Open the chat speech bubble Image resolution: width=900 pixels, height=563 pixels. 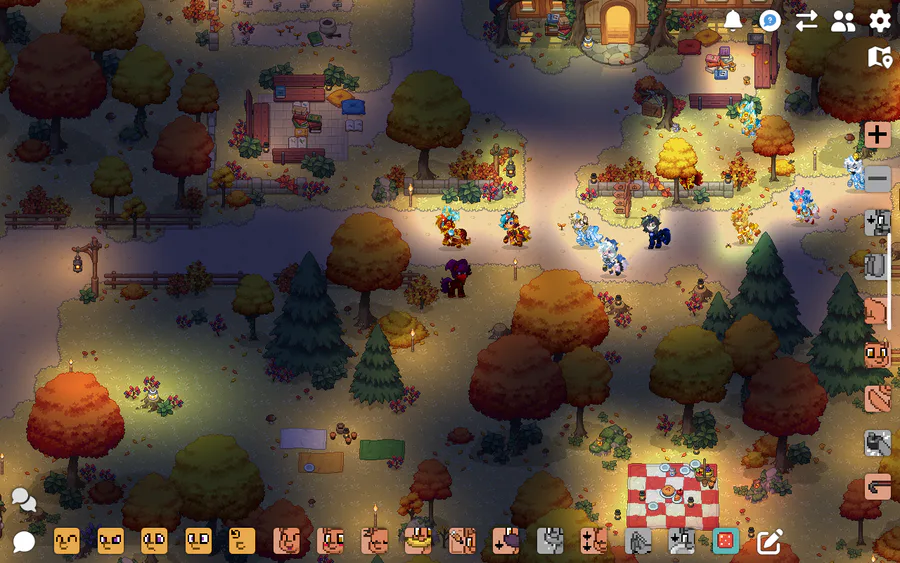[x=23, y=542]
